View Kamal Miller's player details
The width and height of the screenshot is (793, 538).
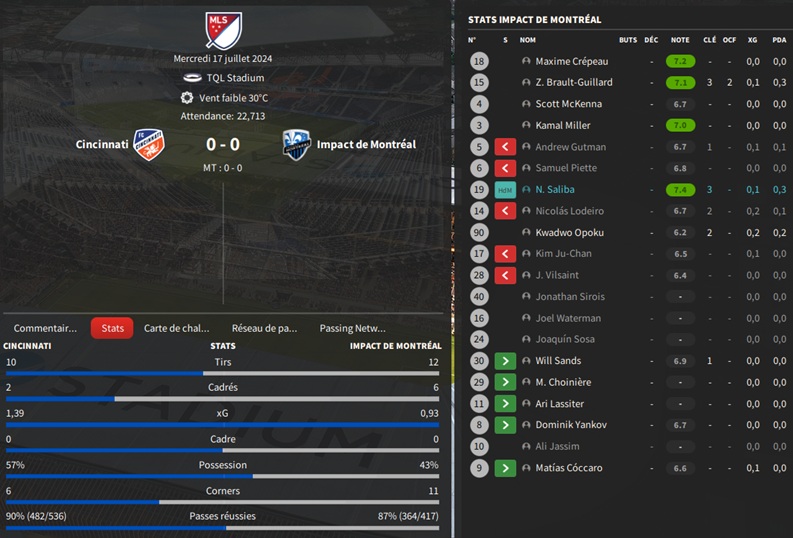pyautogui.click(x=563, y=125)
